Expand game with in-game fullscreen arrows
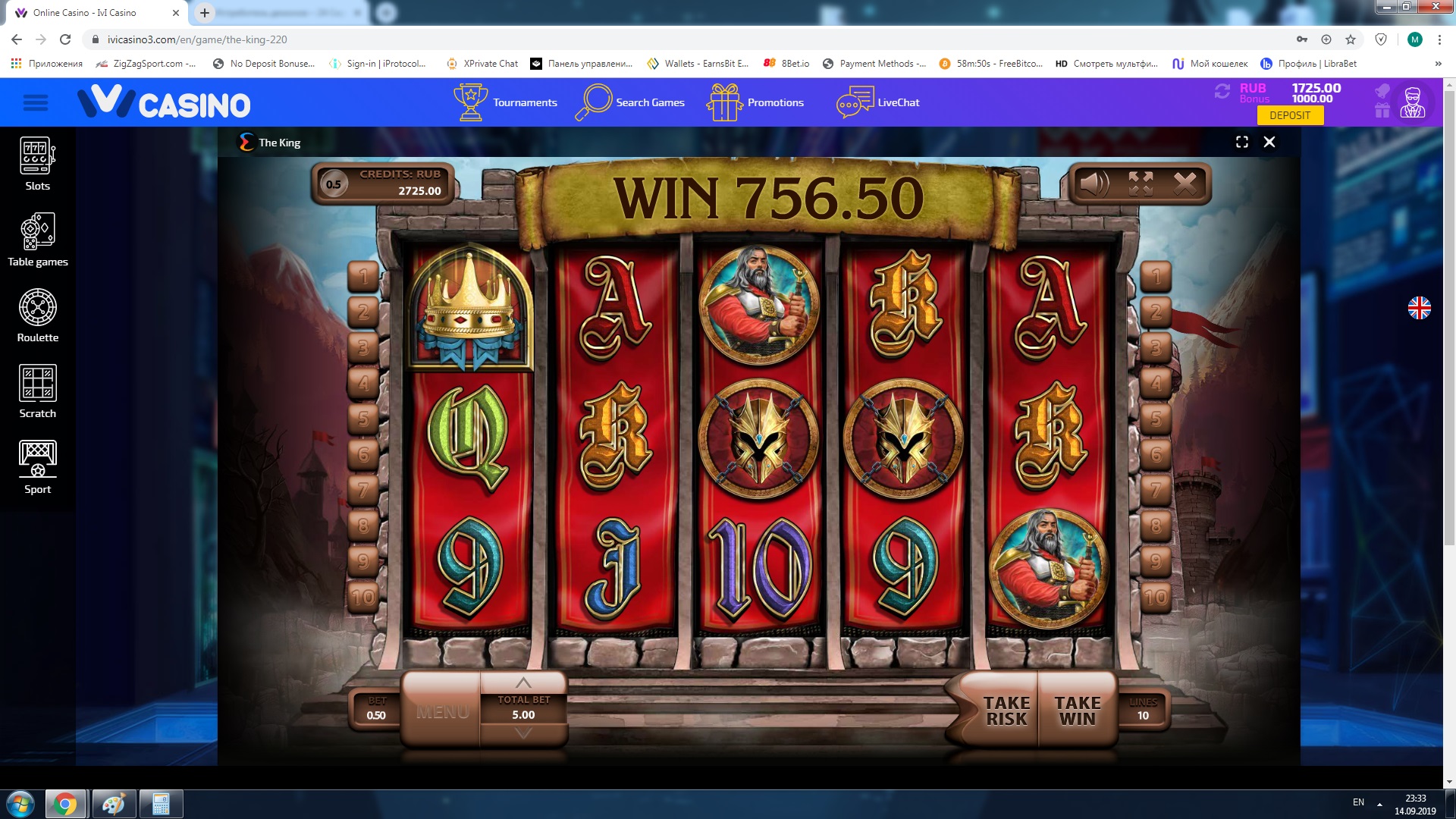This screenshot has width=1456, height=819. coord(1141,184)
